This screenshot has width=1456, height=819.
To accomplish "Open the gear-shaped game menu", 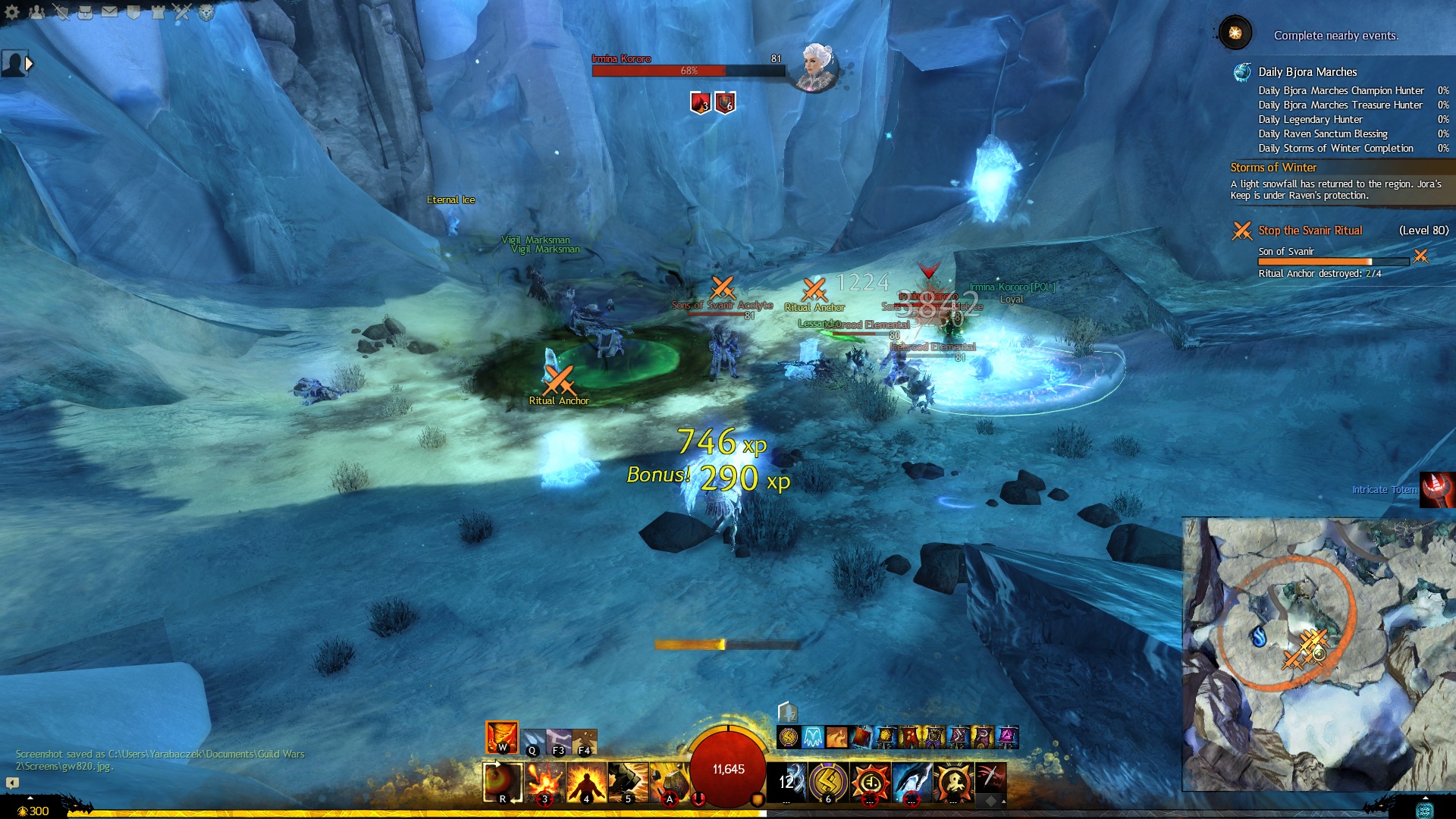I will click(x=12, y=11).
